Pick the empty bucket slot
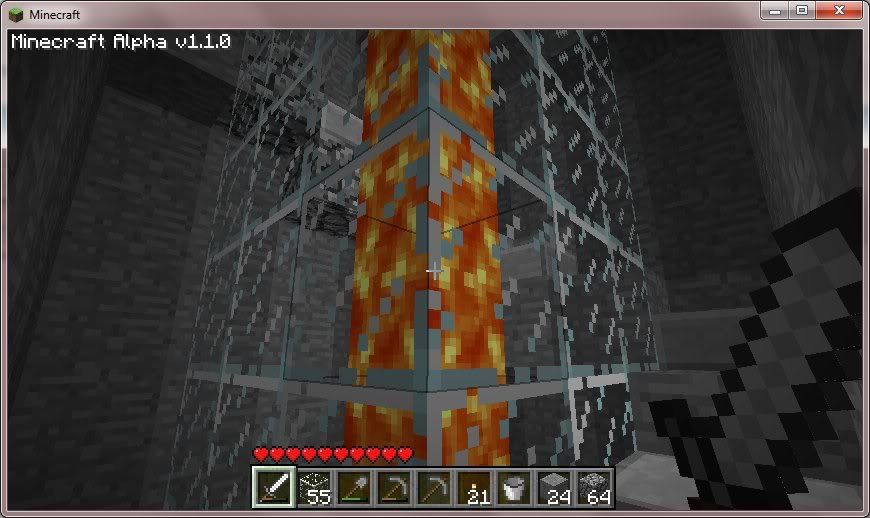 click(x=513, y=487)
